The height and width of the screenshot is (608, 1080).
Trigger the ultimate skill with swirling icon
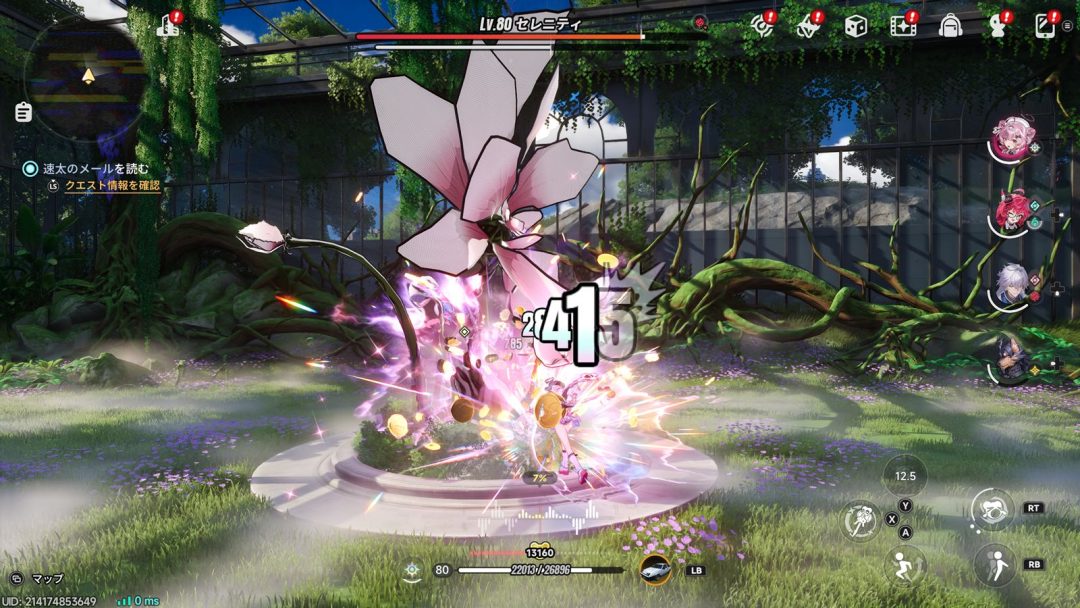[x=991, y=509]
